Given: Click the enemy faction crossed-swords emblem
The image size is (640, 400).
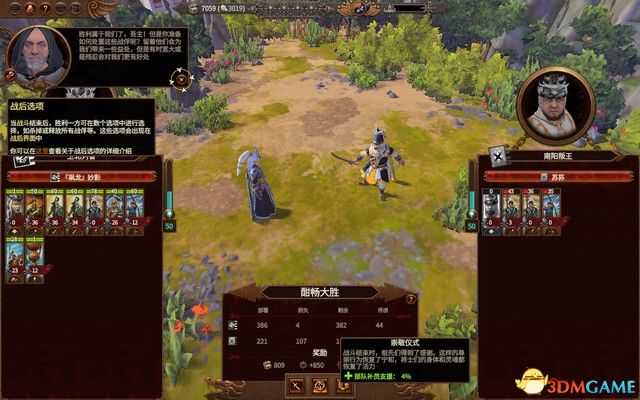Looking at the screenshot, I should [x=496, y=157].
